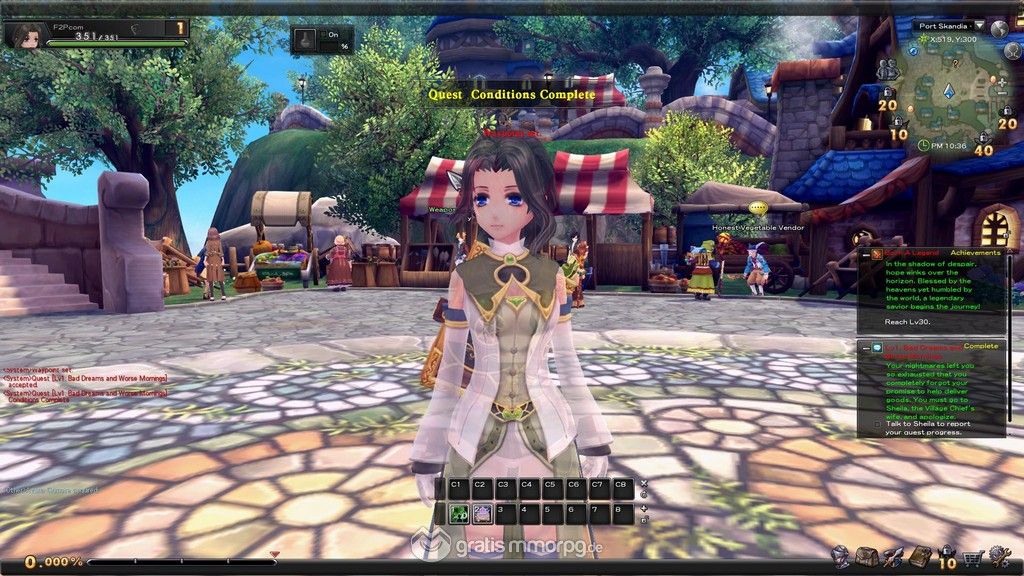This screenshot has height=576, width=1024.
Task: Open the character equipment helmet icon
Action: 839,556
